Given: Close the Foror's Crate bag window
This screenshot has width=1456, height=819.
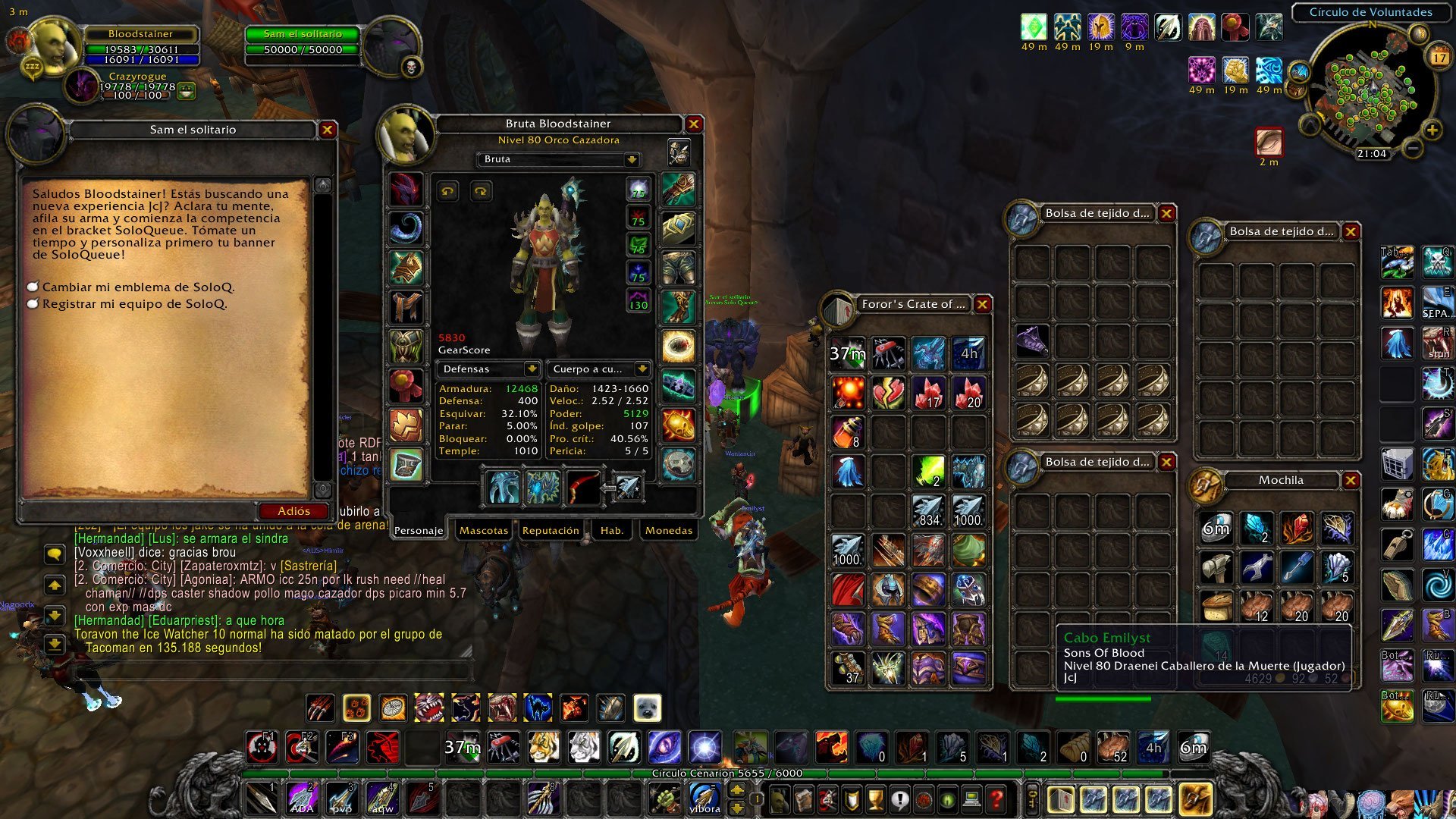Looking at the screenshot, I should [982, 304].
